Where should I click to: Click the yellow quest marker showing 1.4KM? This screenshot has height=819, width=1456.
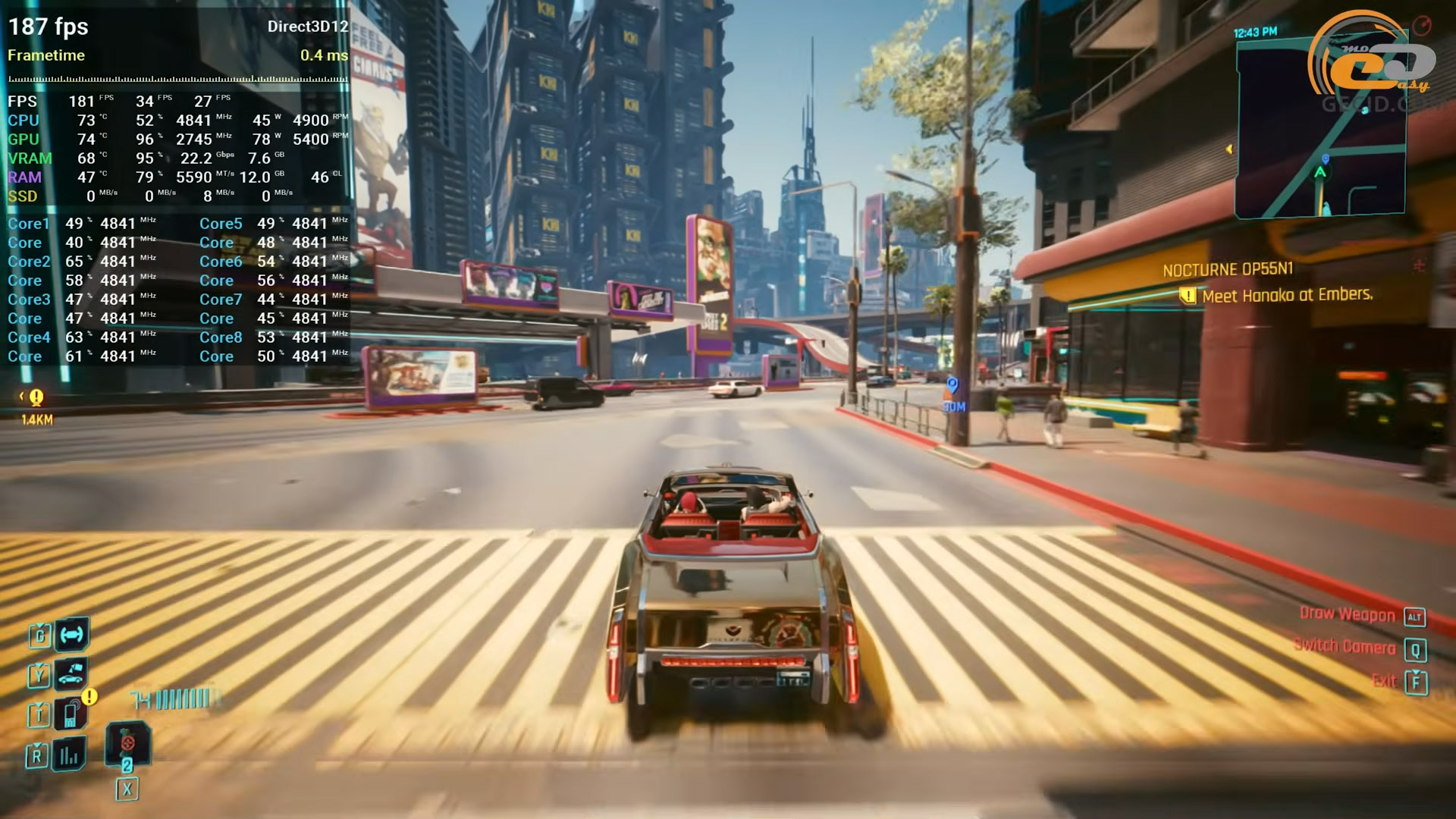36,397
